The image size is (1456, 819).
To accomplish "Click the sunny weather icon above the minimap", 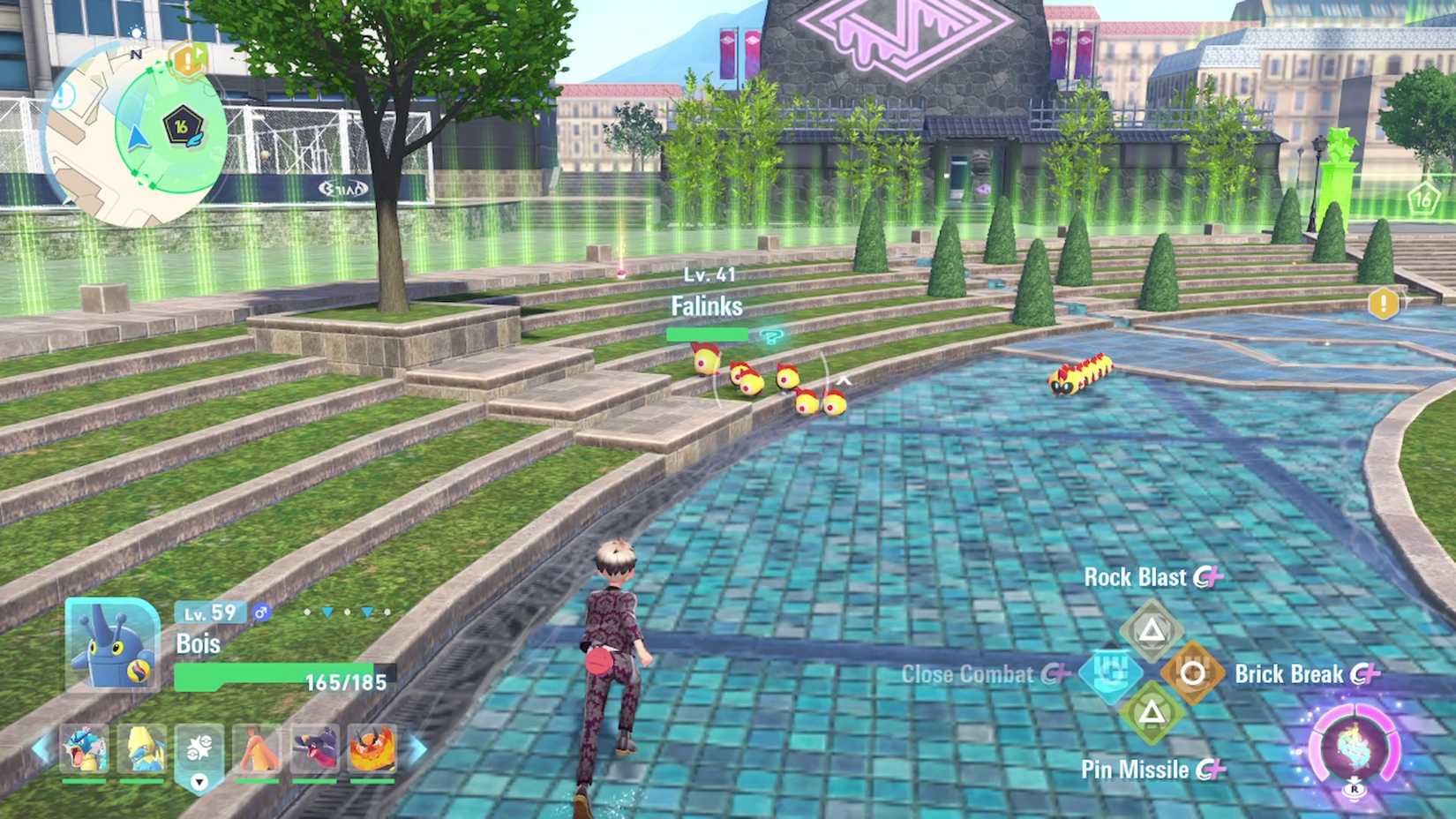I will coord(137,33).
